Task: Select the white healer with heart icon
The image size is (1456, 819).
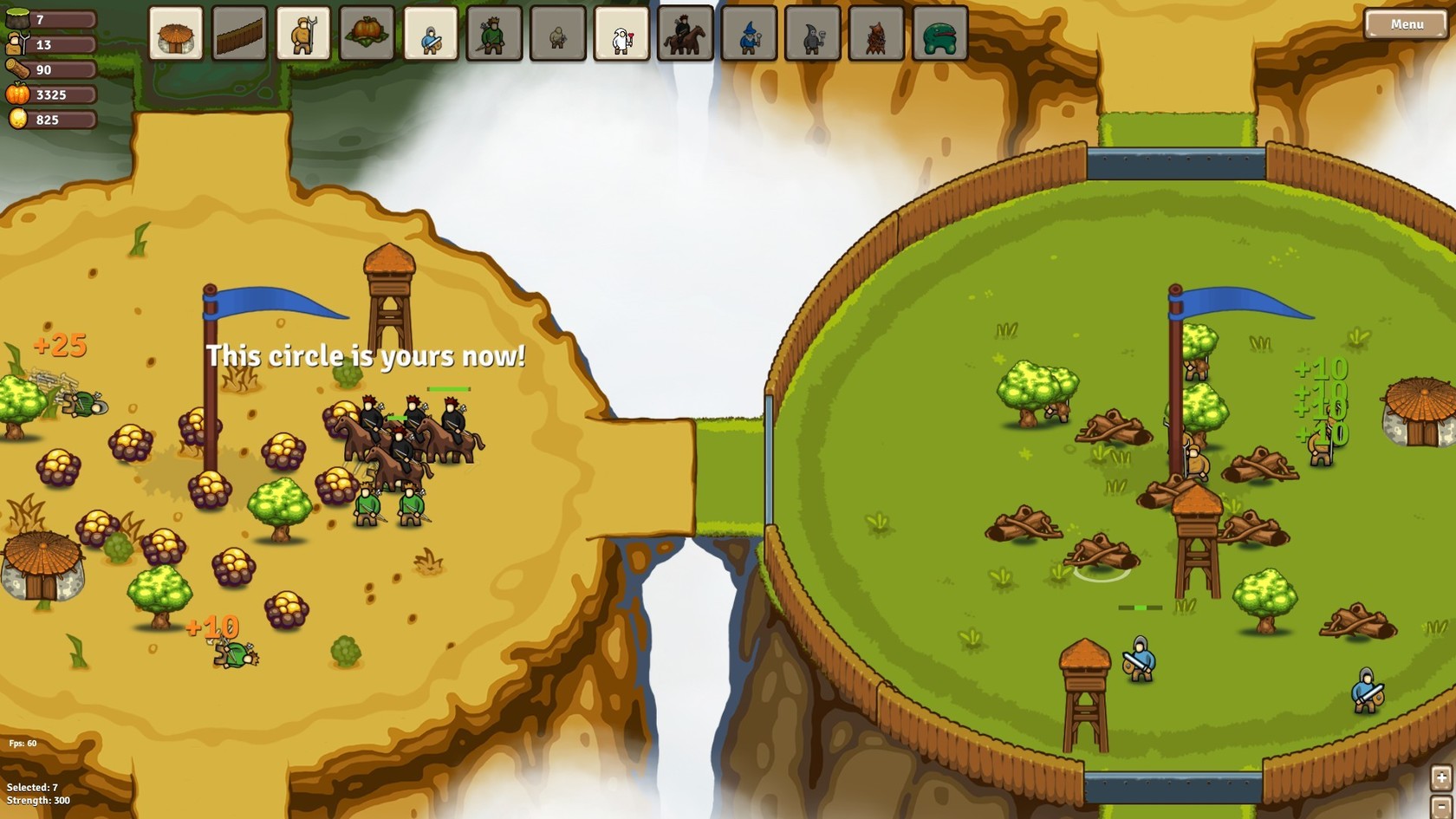Action: point(621,36)
